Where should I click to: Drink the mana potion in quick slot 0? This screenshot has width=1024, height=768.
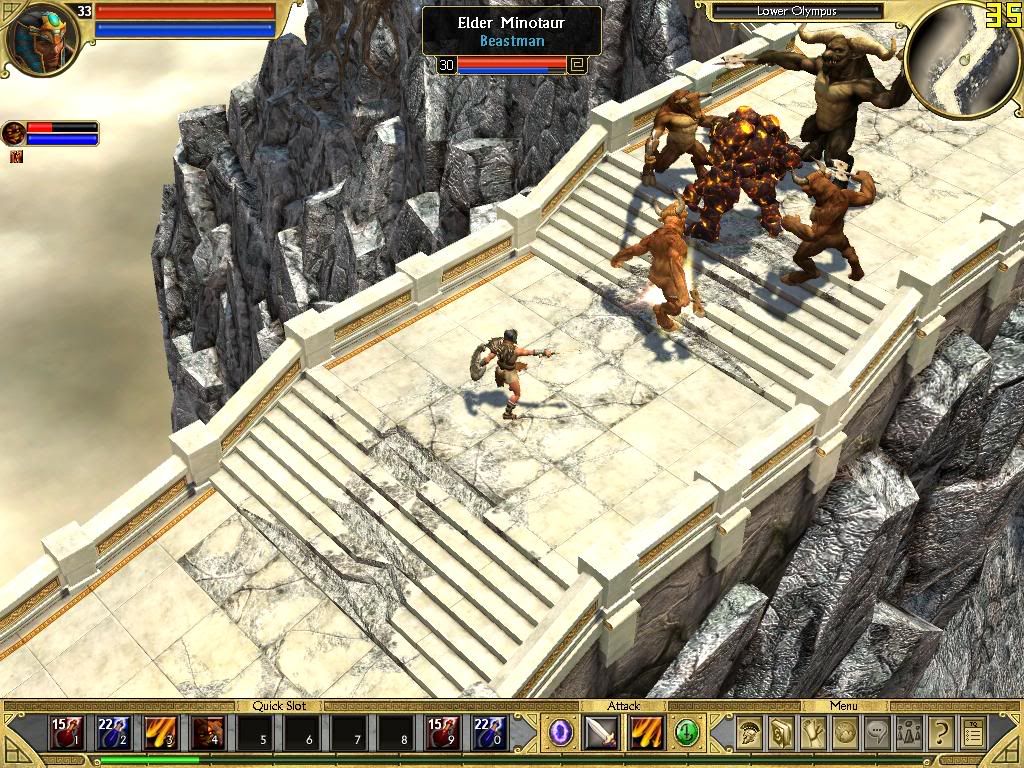point(488,734)
